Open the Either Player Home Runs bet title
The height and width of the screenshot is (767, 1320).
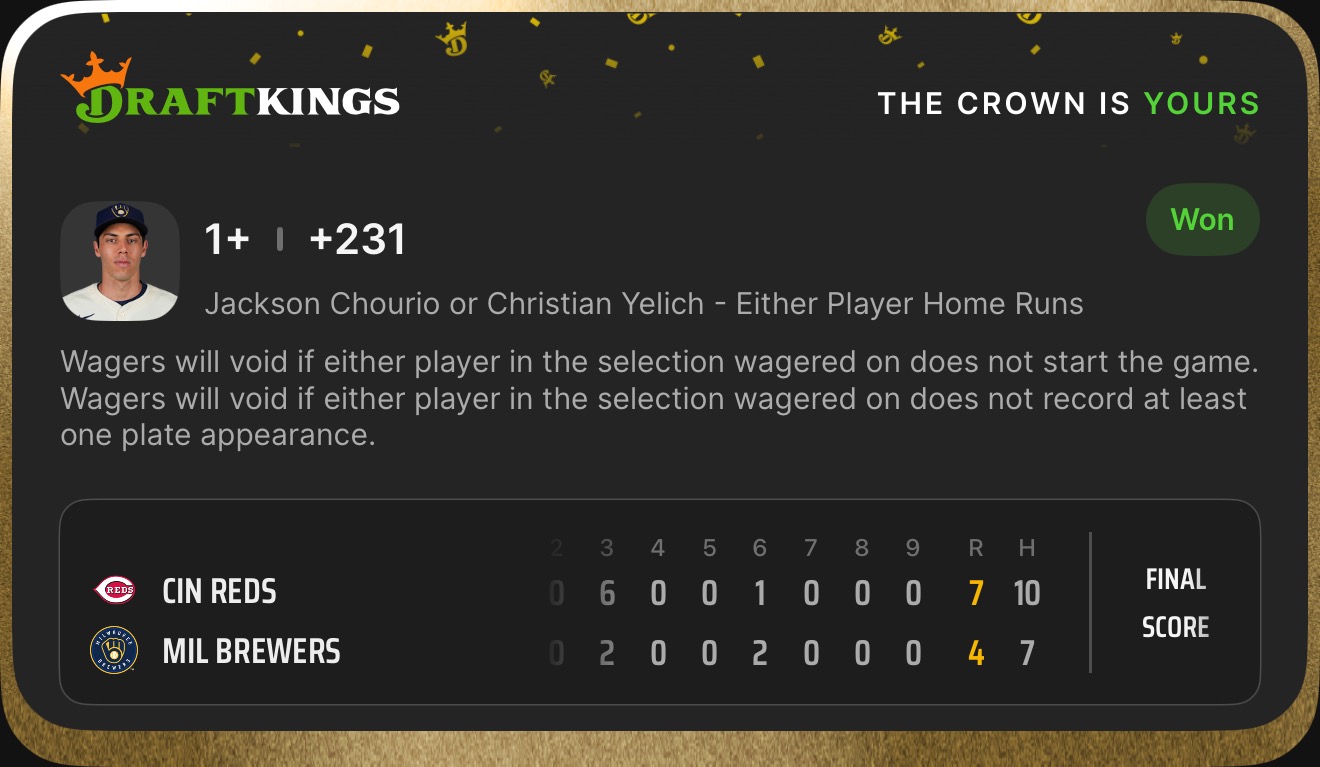click(643, 304)
